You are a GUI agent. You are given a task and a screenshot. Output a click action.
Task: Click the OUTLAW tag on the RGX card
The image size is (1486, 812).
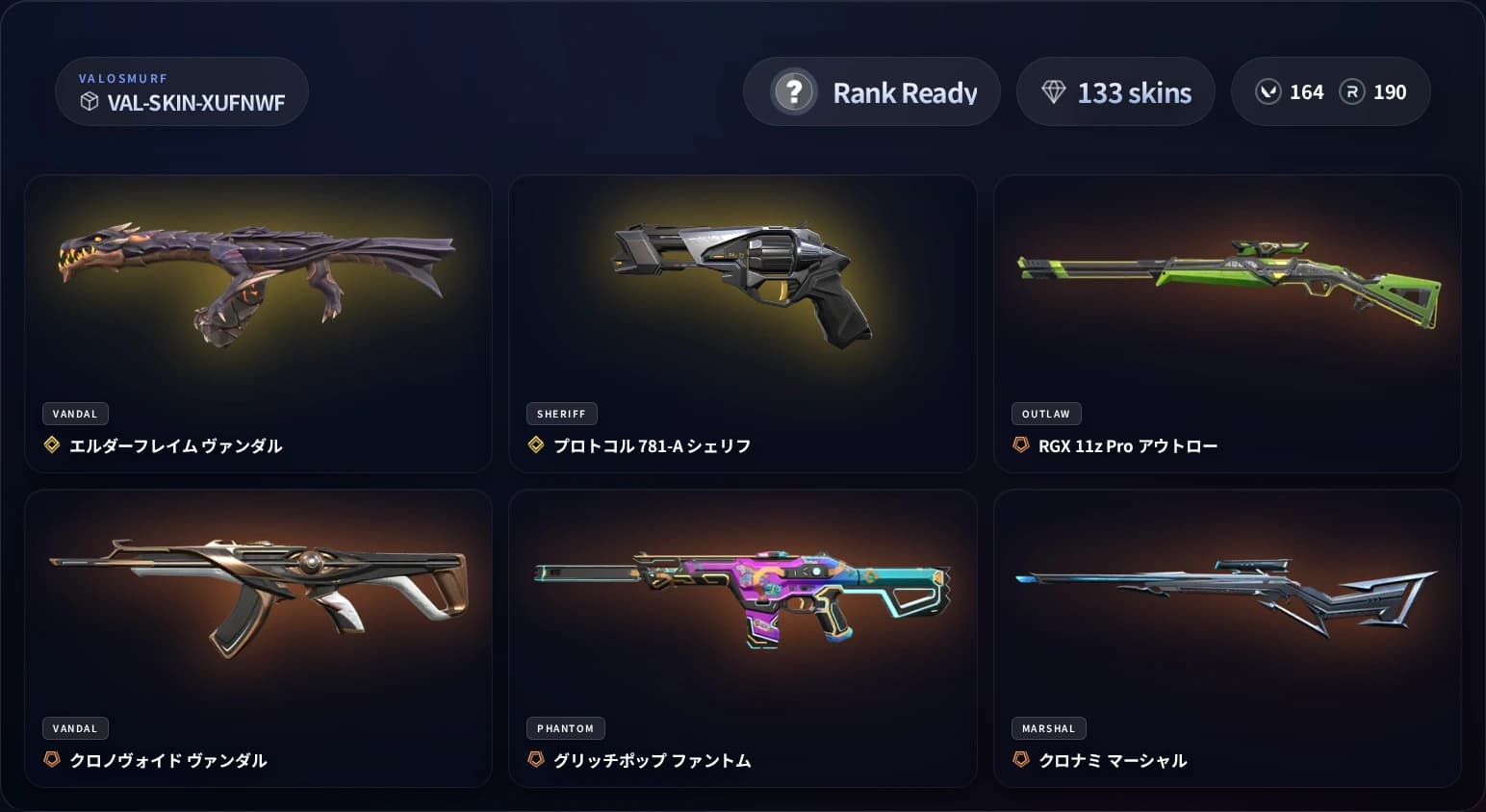click(x=1046, y=414)
